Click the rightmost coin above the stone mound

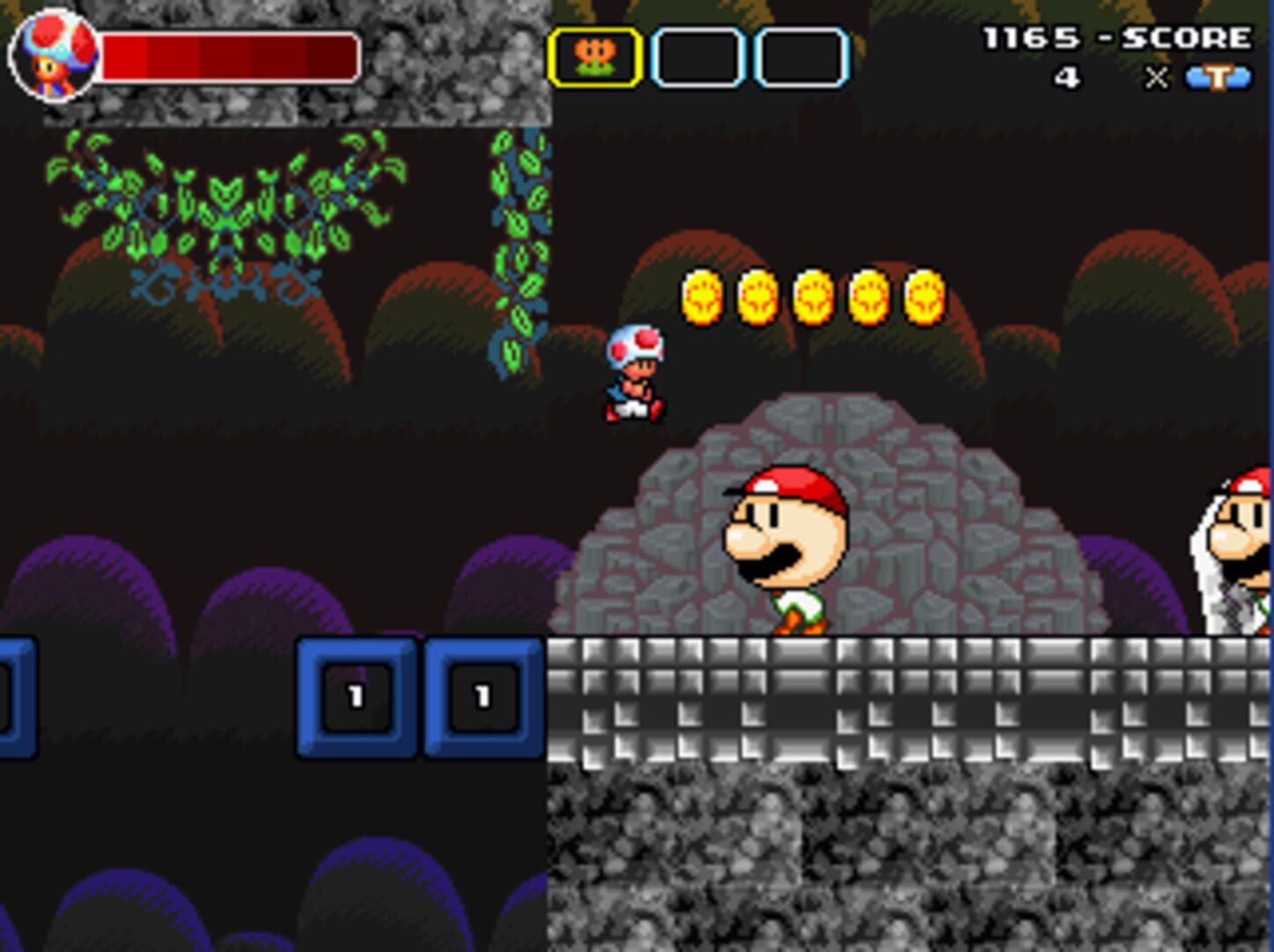[925, 295]
